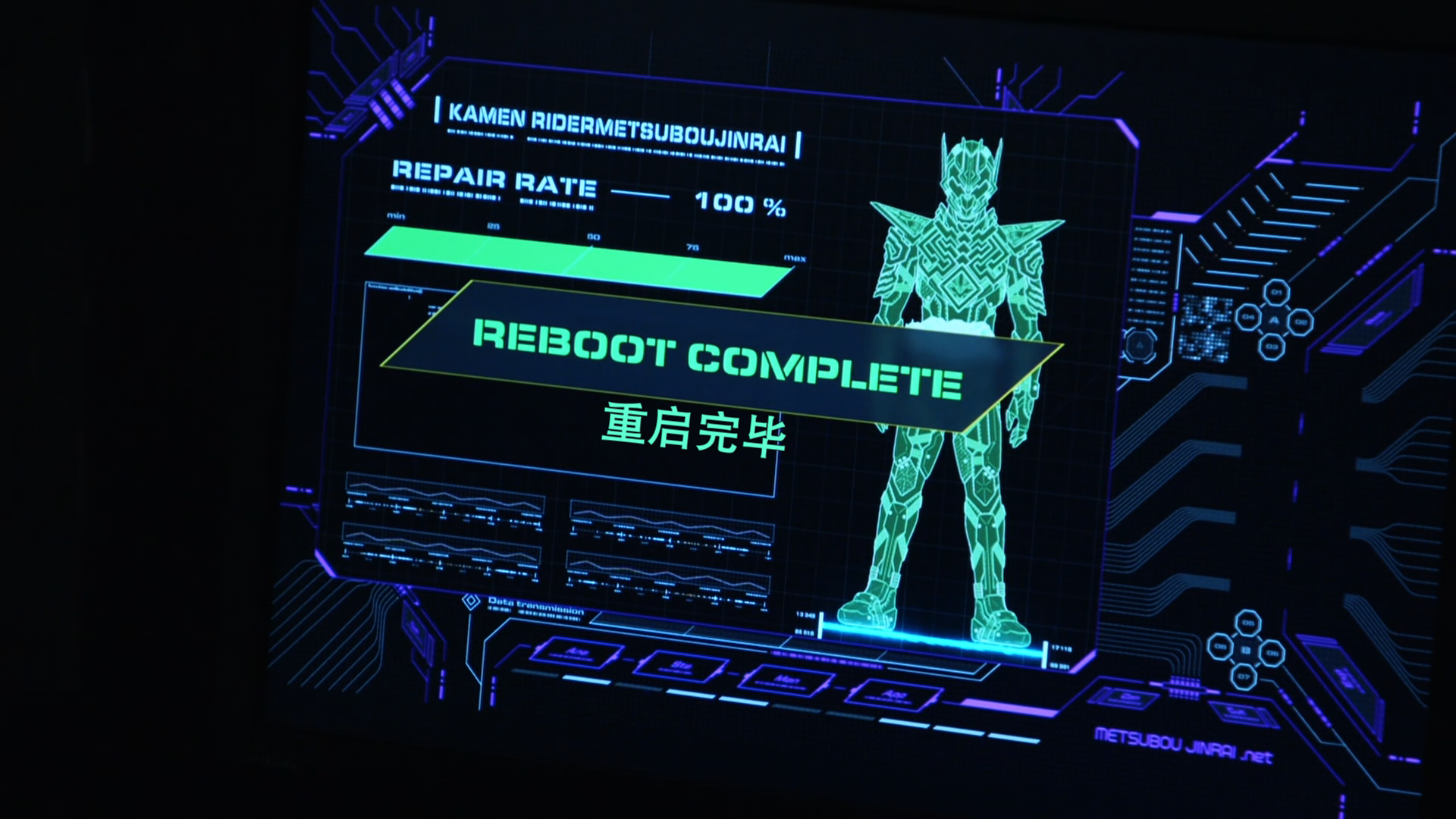Activate the Man panel button
The width and height of the screenshot is (1456, 819).
click(786, 680)
